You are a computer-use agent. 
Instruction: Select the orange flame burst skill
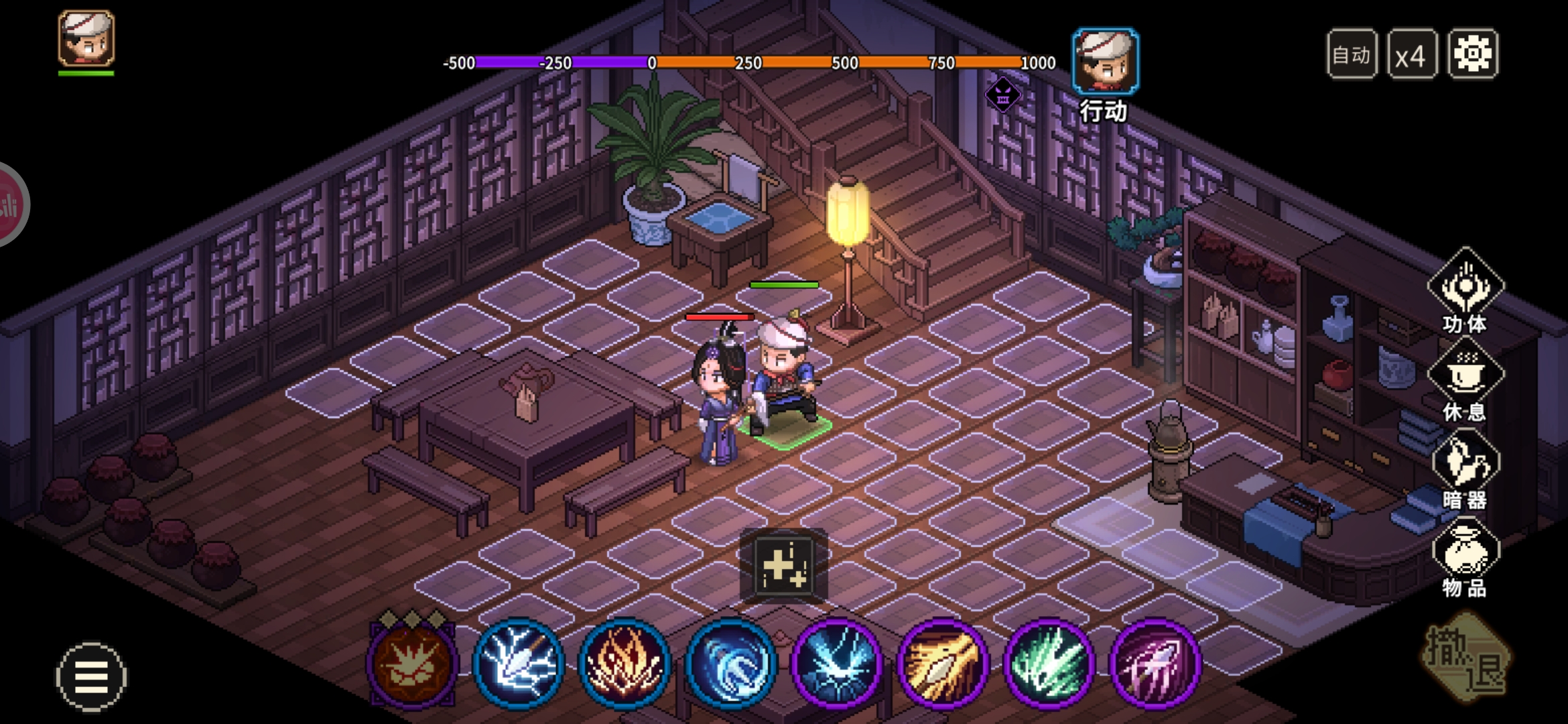point(624,662)
